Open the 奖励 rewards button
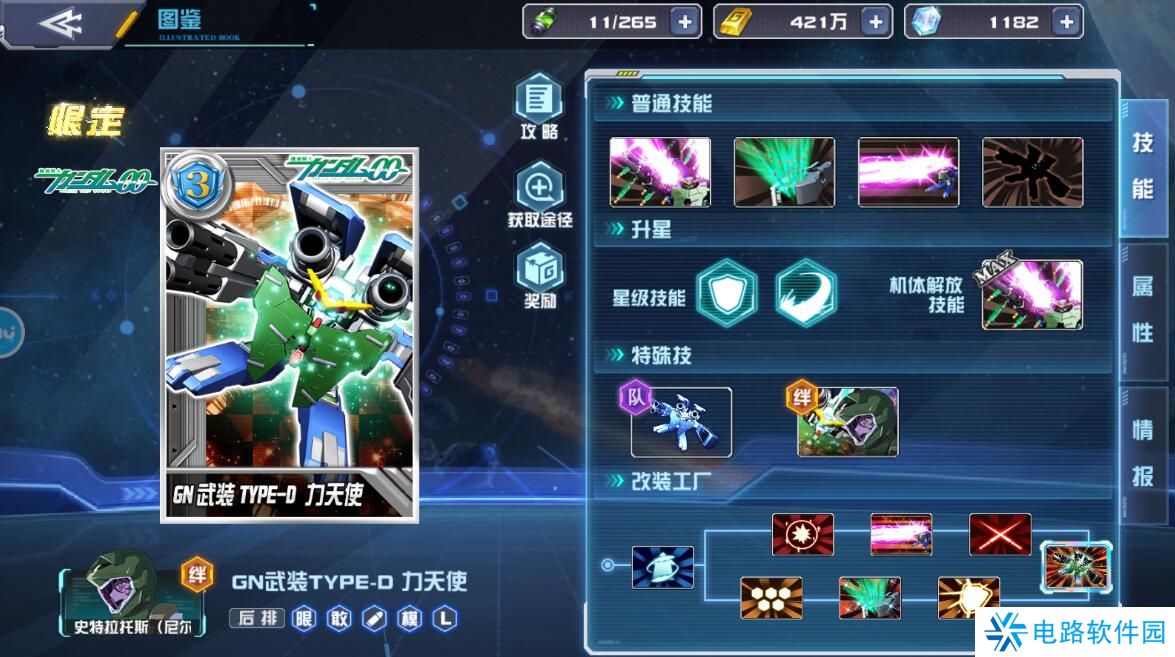The height and width of the screenshot is (657, 1175). [540, 276]
